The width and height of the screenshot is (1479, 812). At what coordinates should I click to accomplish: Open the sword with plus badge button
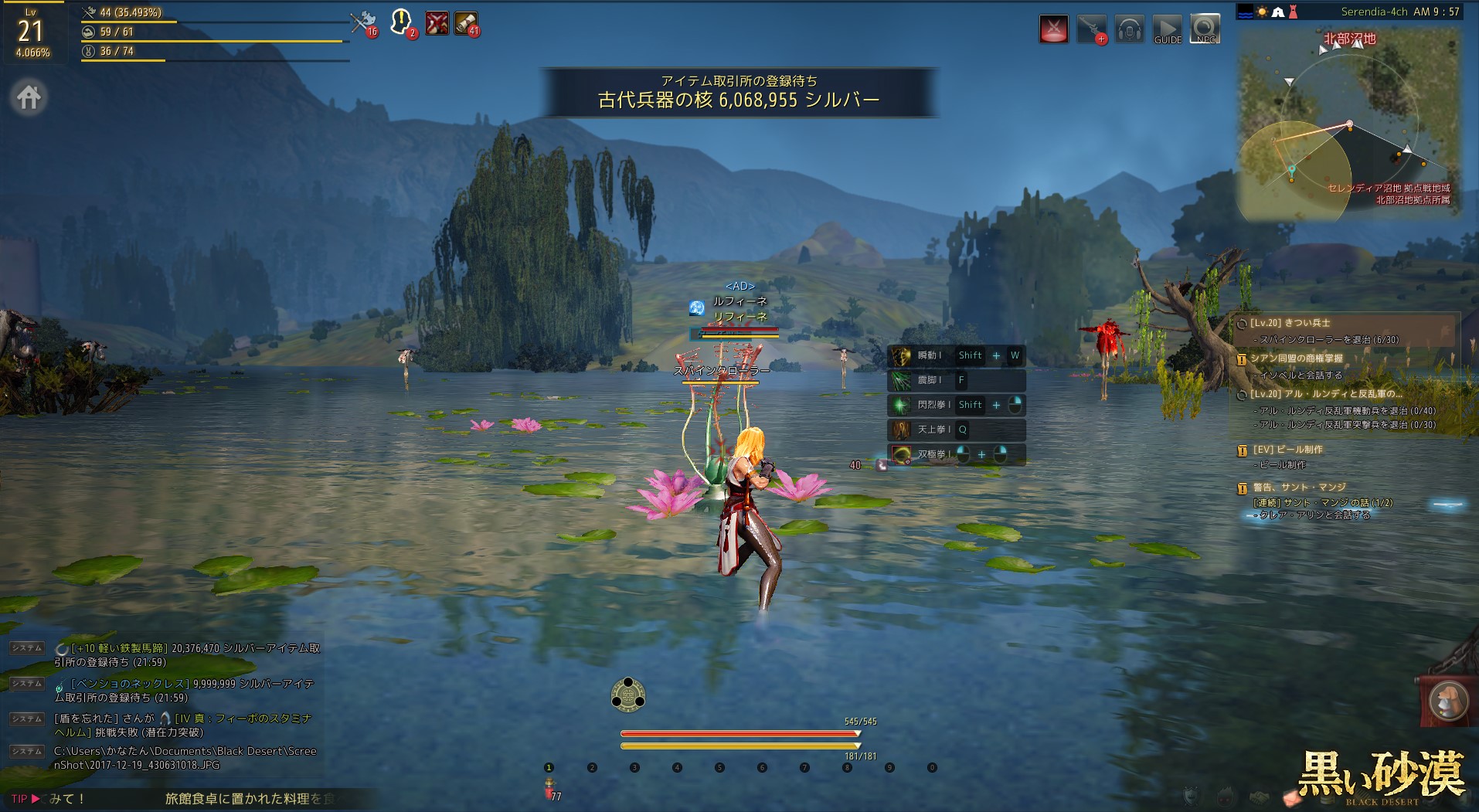click(x=1091, y=29)
